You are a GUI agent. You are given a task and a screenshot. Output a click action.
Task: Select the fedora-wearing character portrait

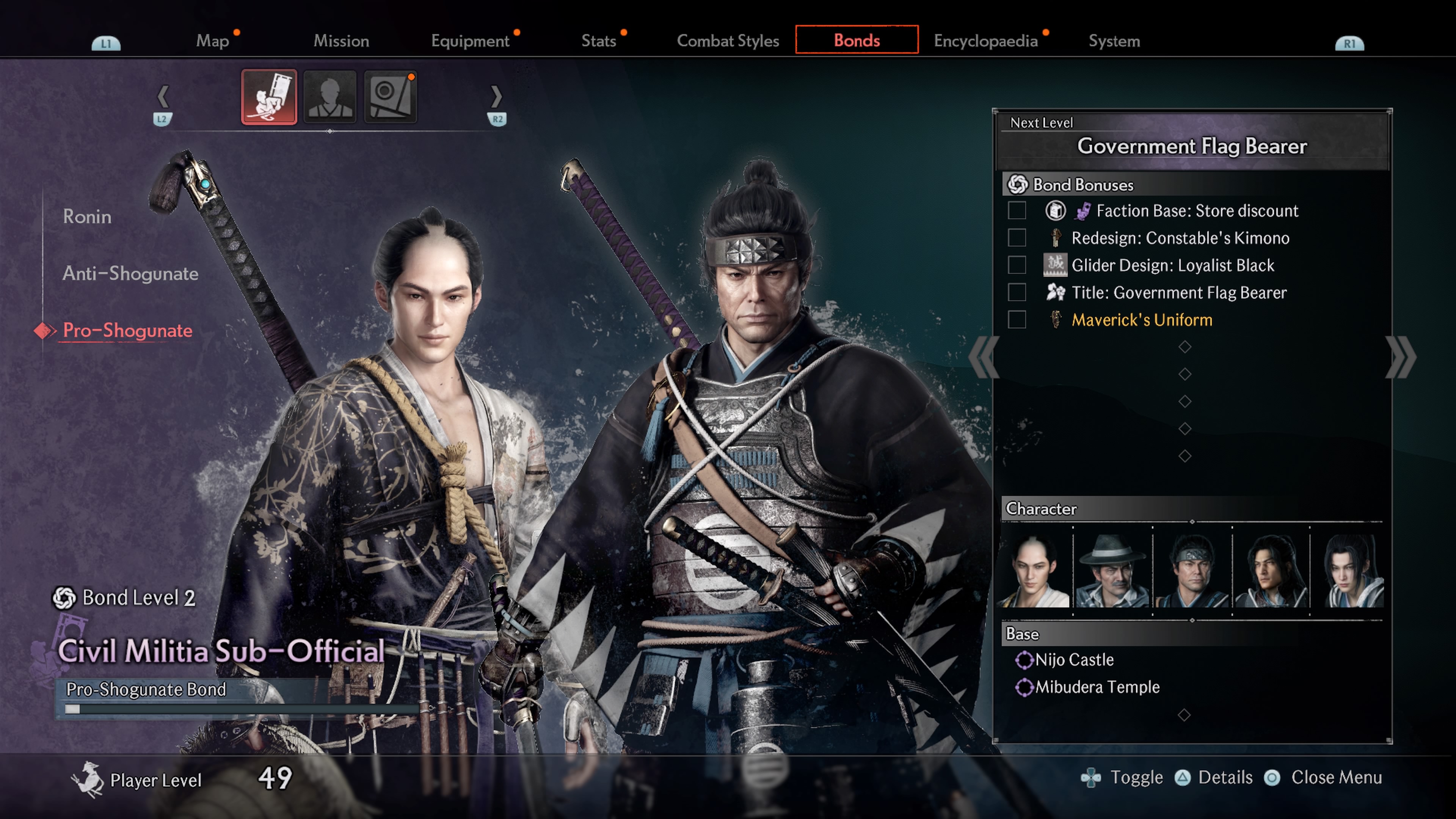pos(1112,570)
